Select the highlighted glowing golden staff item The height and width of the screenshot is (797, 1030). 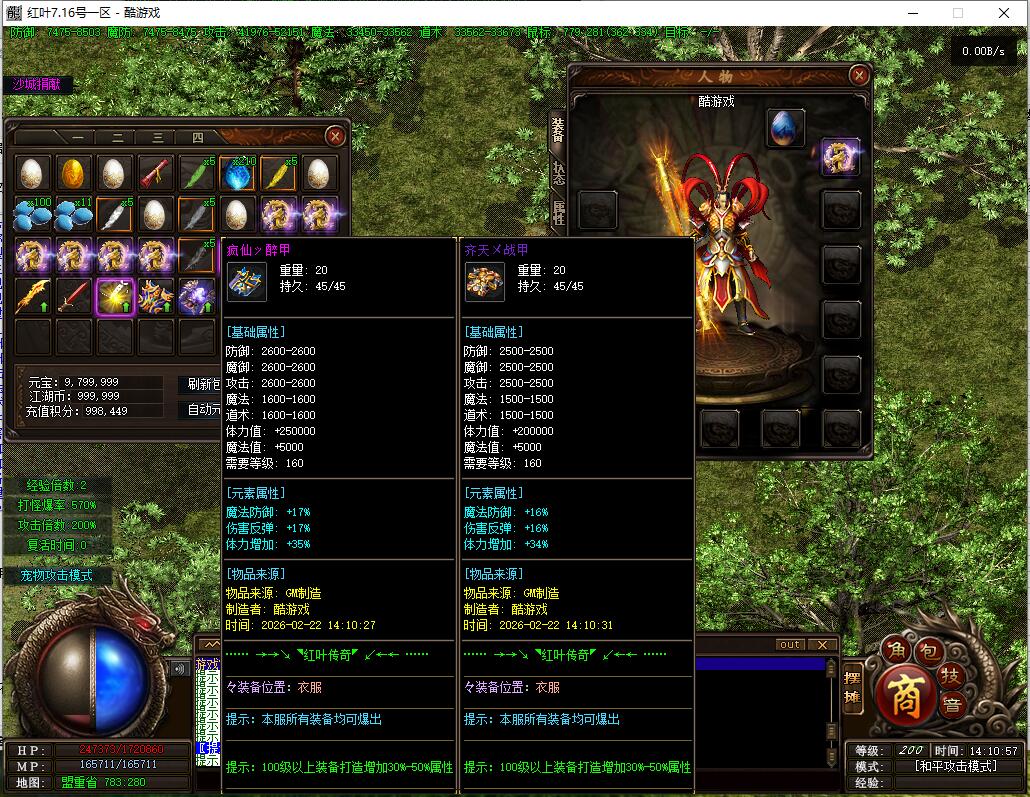115,296
